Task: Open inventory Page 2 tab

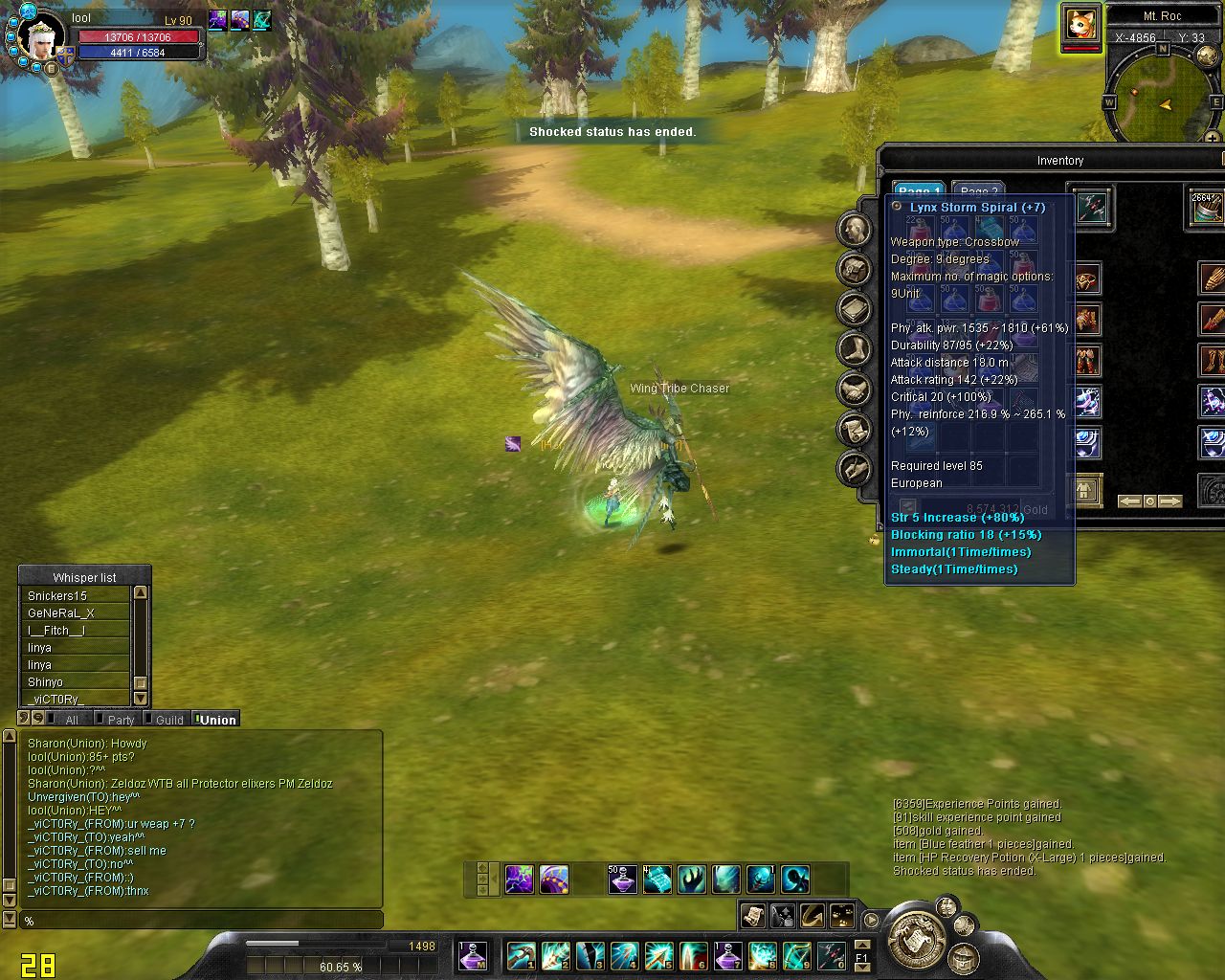Action: click(977, 190)
